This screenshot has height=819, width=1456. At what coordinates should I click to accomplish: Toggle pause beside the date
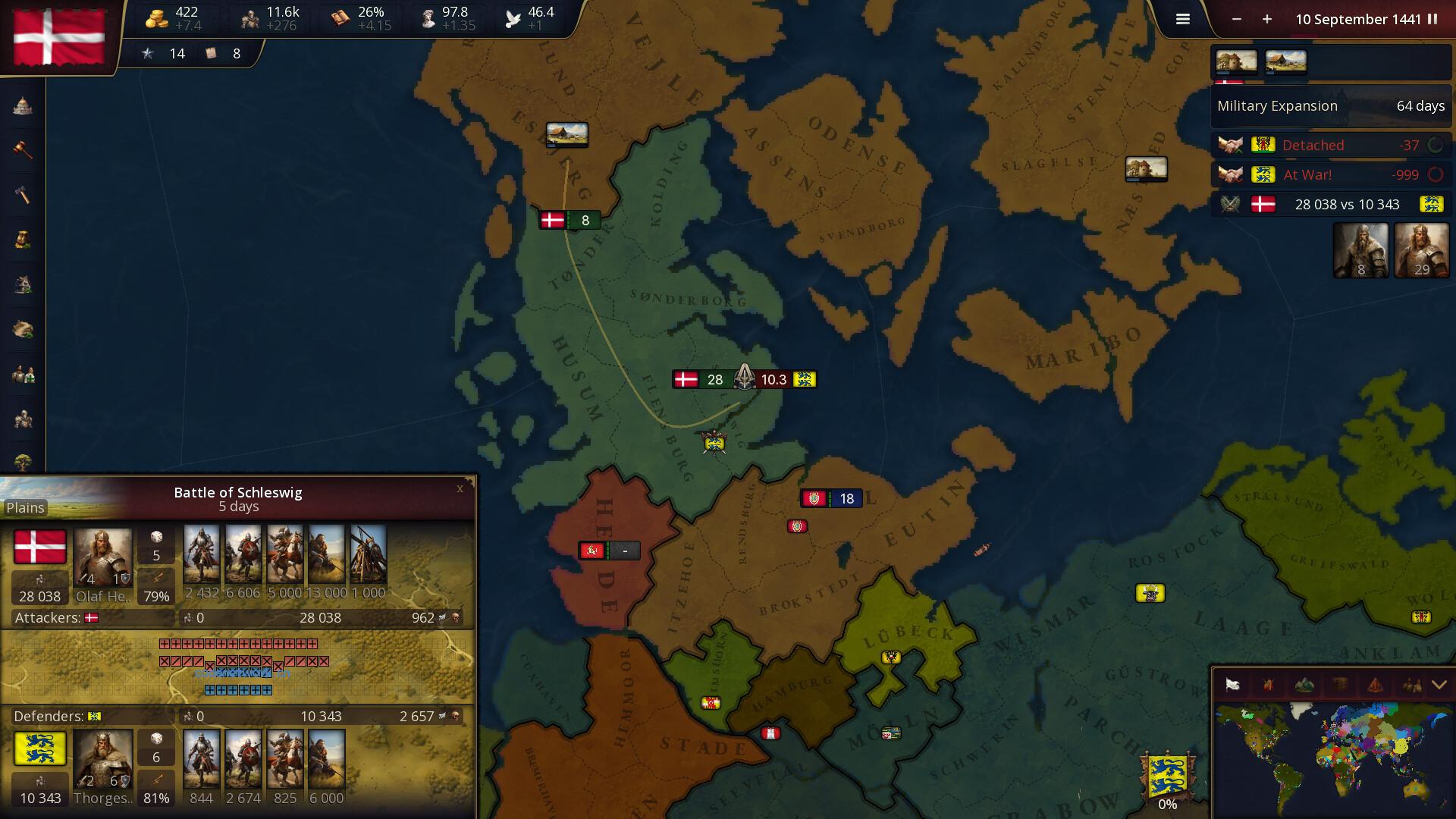point(1432,20)
